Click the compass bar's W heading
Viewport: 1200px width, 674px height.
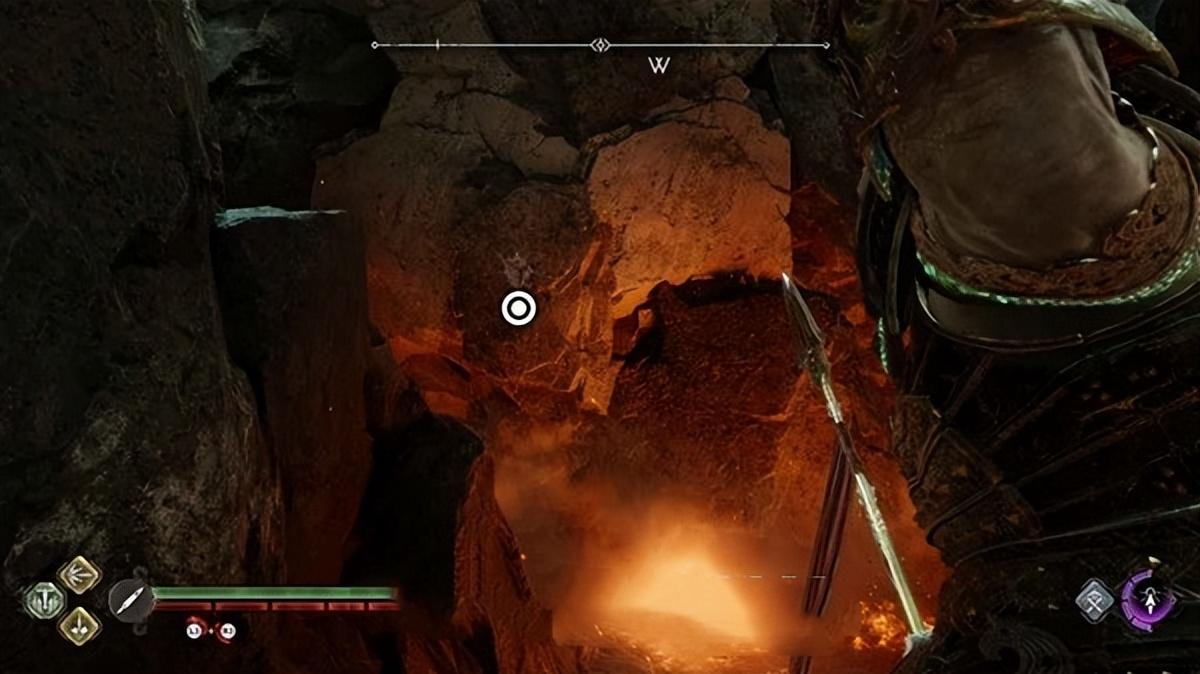point(658,66)
